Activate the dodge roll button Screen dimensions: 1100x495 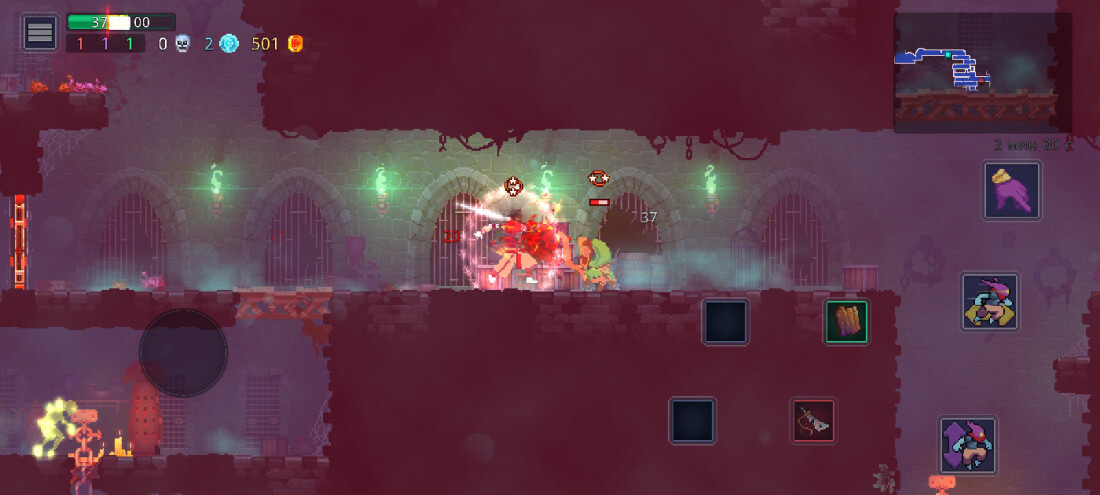[x=990, y=302]
